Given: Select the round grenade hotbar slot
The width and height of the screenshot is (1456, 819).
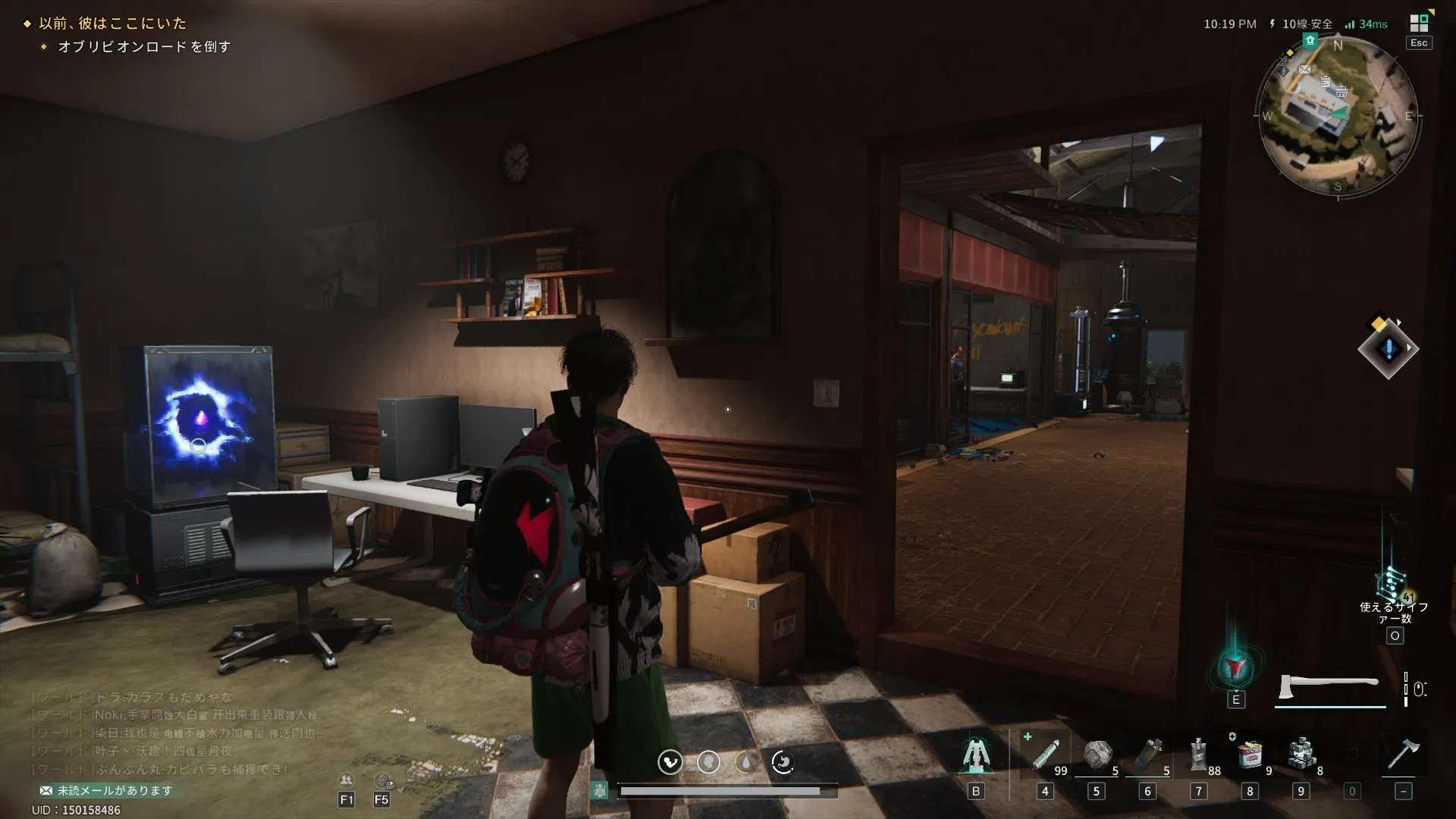Looking at the screenshot, I should 1097,755.
